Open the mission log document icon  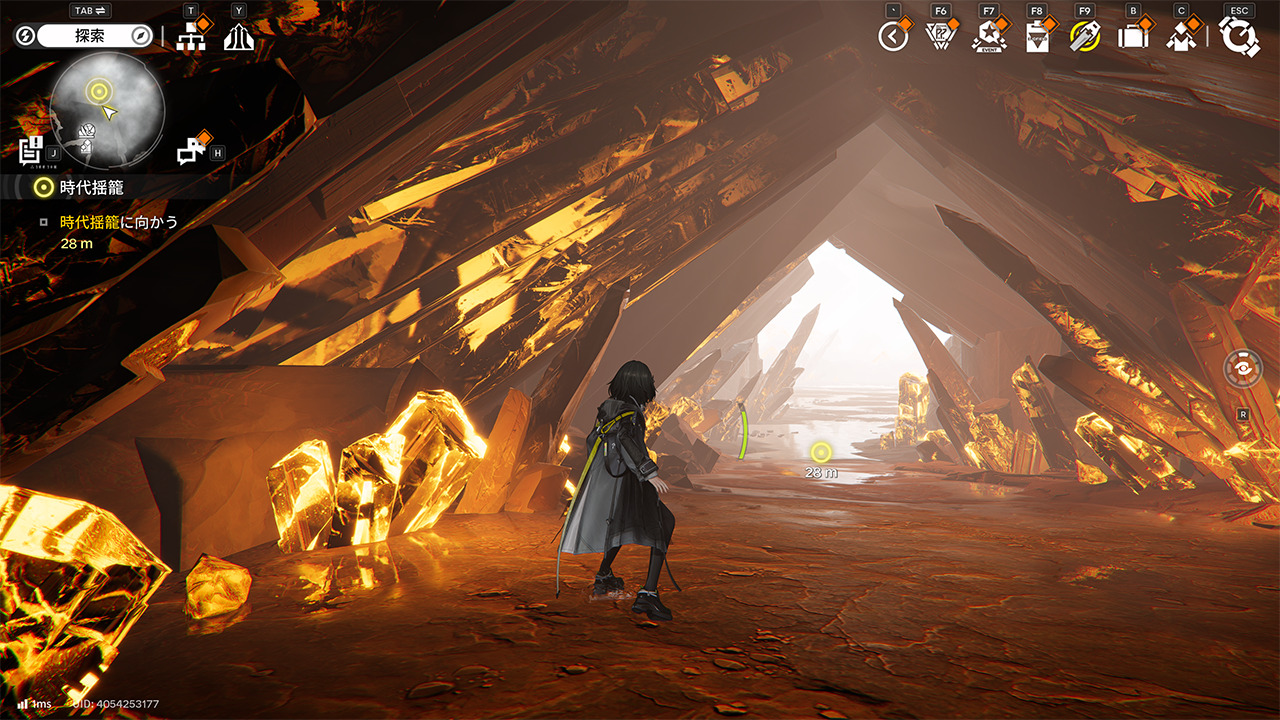(x=32, y=150)
